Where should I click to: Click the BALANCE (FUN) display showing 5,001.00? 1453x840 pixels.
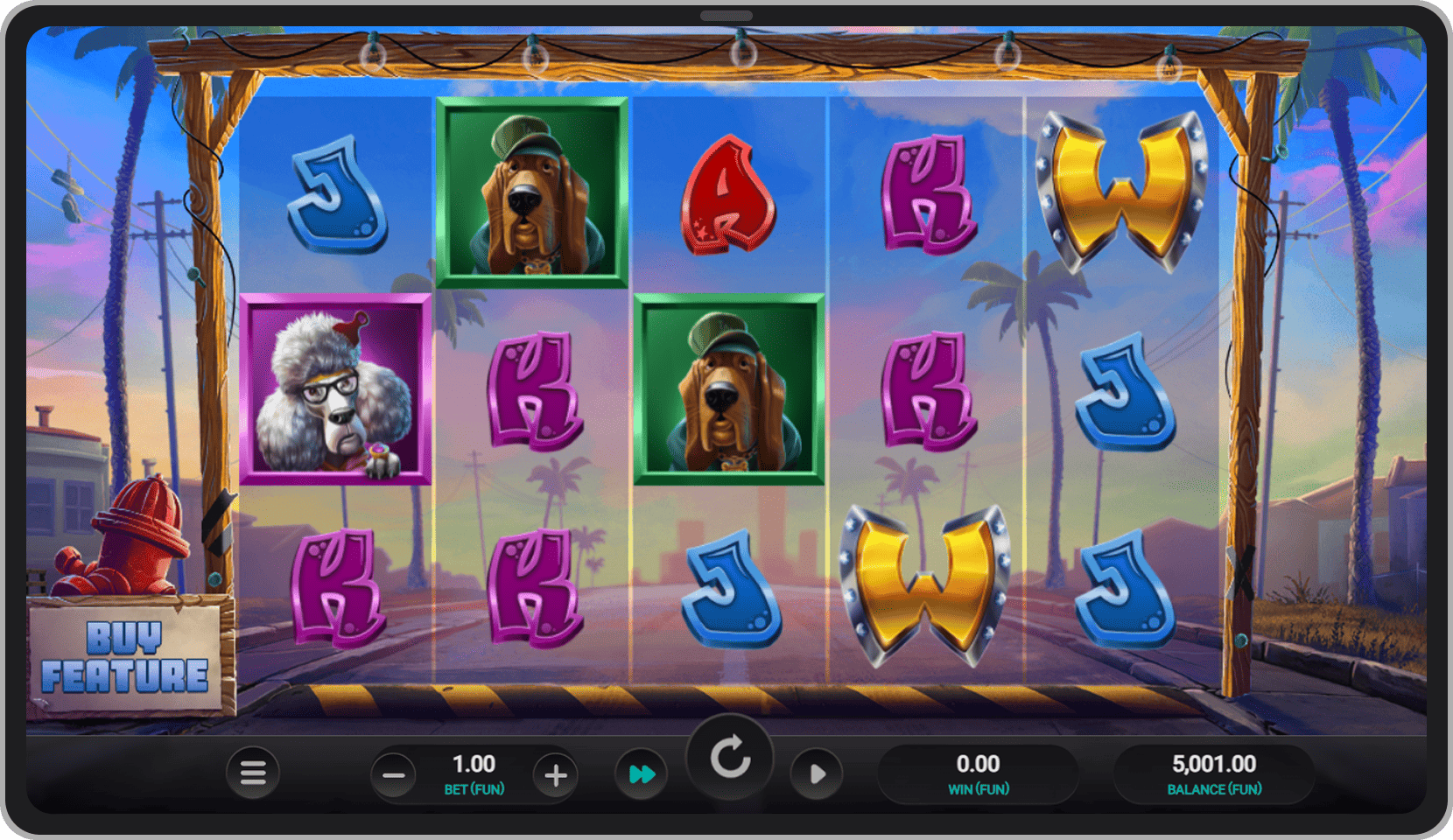coord(1214,772)
